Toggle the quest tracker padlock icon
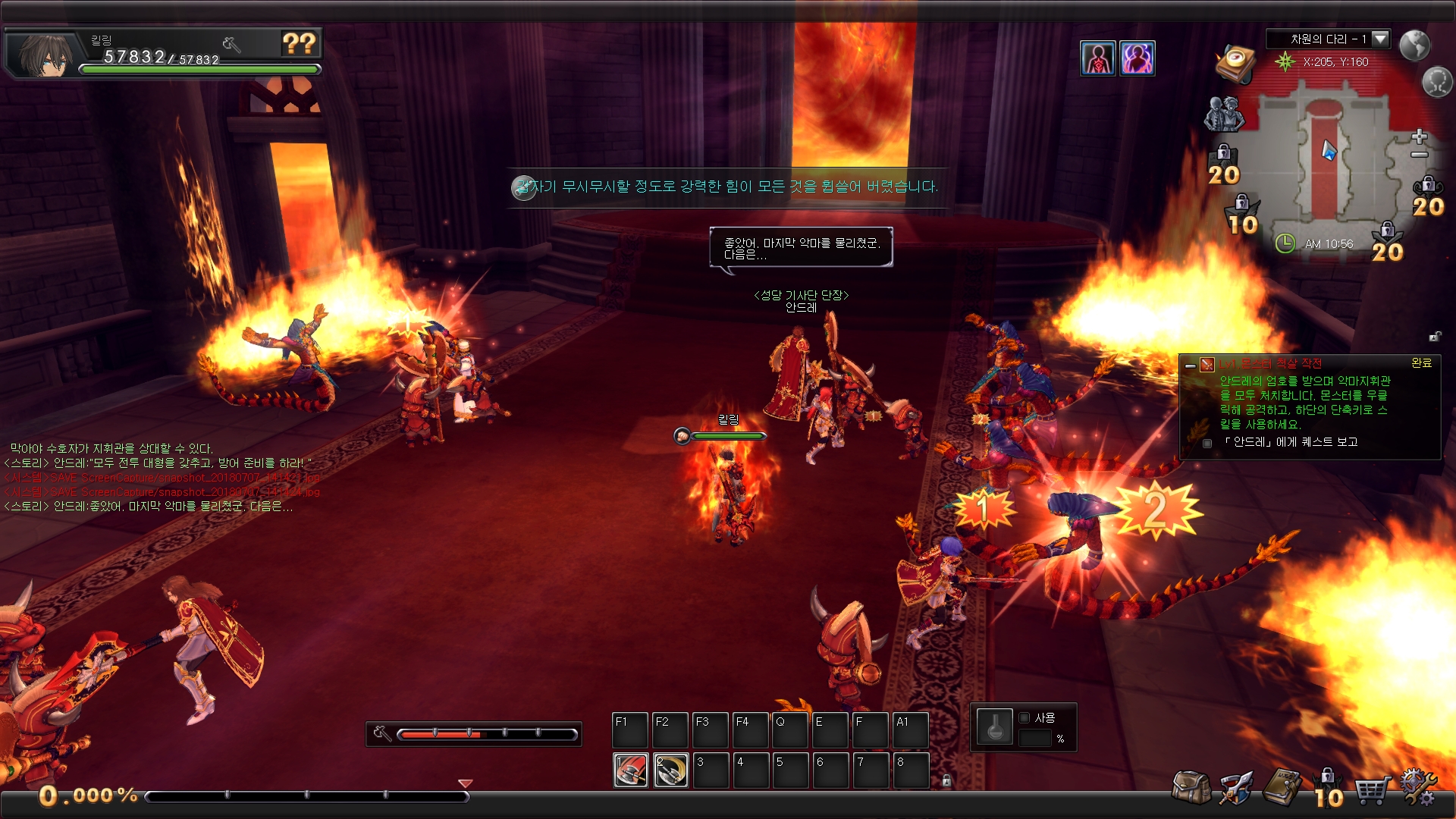The width and height of the screenshot is (1456, 819). tap(1435, 336)
